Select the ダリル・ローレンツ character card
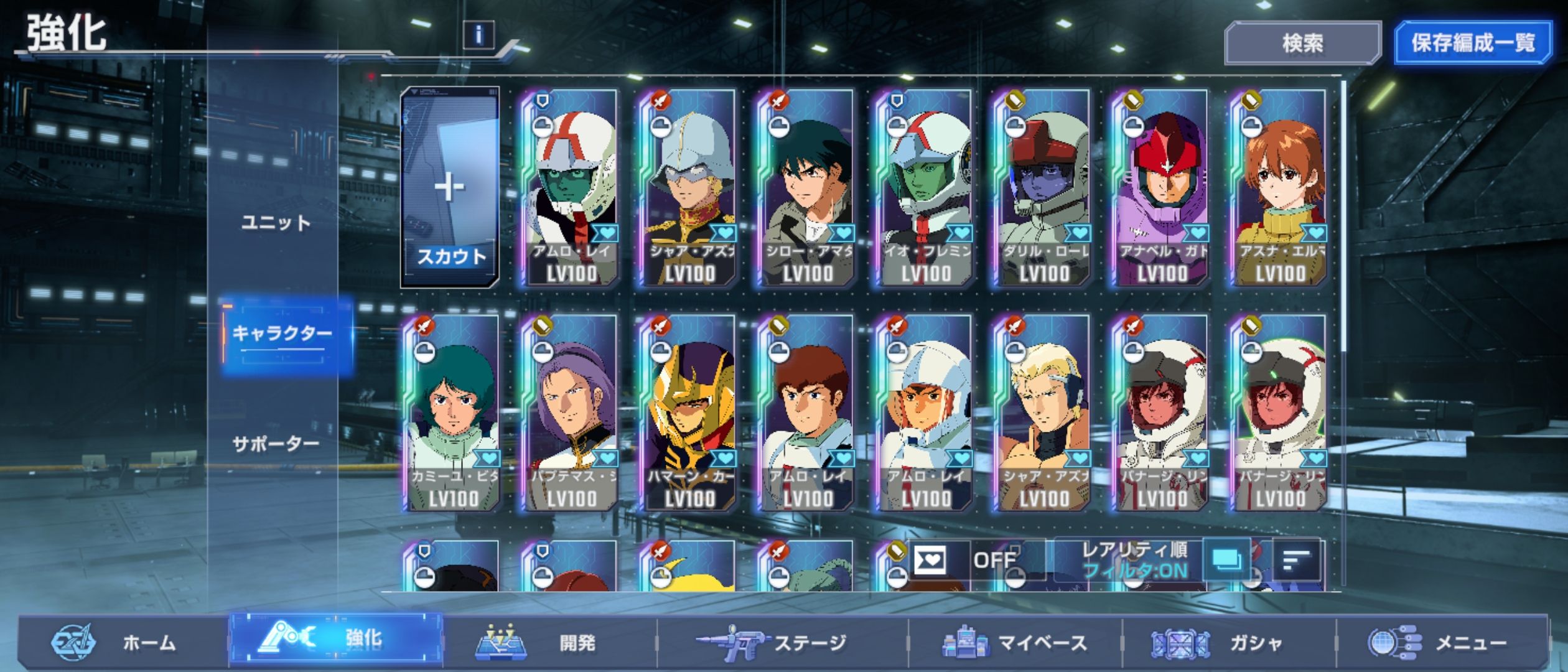 (x=1043, y=187)
